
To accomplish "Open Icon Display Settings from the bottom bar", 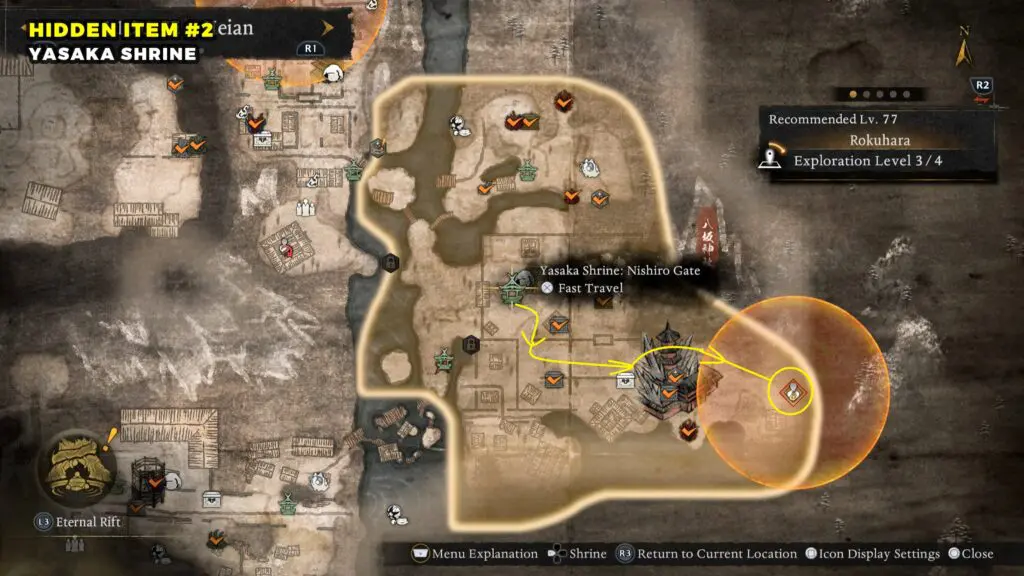I will pos(868,554).
